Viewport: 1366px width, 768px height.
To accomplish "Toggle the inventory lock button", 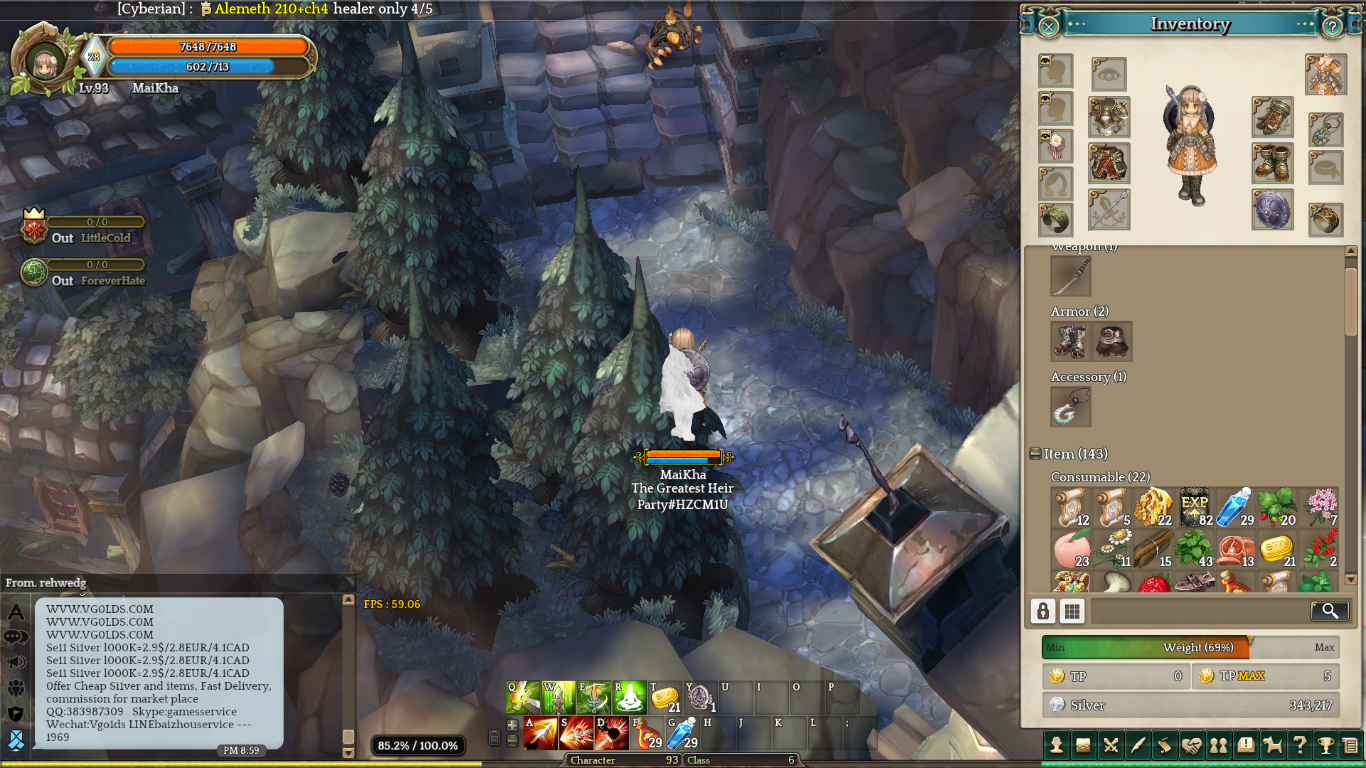I will (1043, 611).
